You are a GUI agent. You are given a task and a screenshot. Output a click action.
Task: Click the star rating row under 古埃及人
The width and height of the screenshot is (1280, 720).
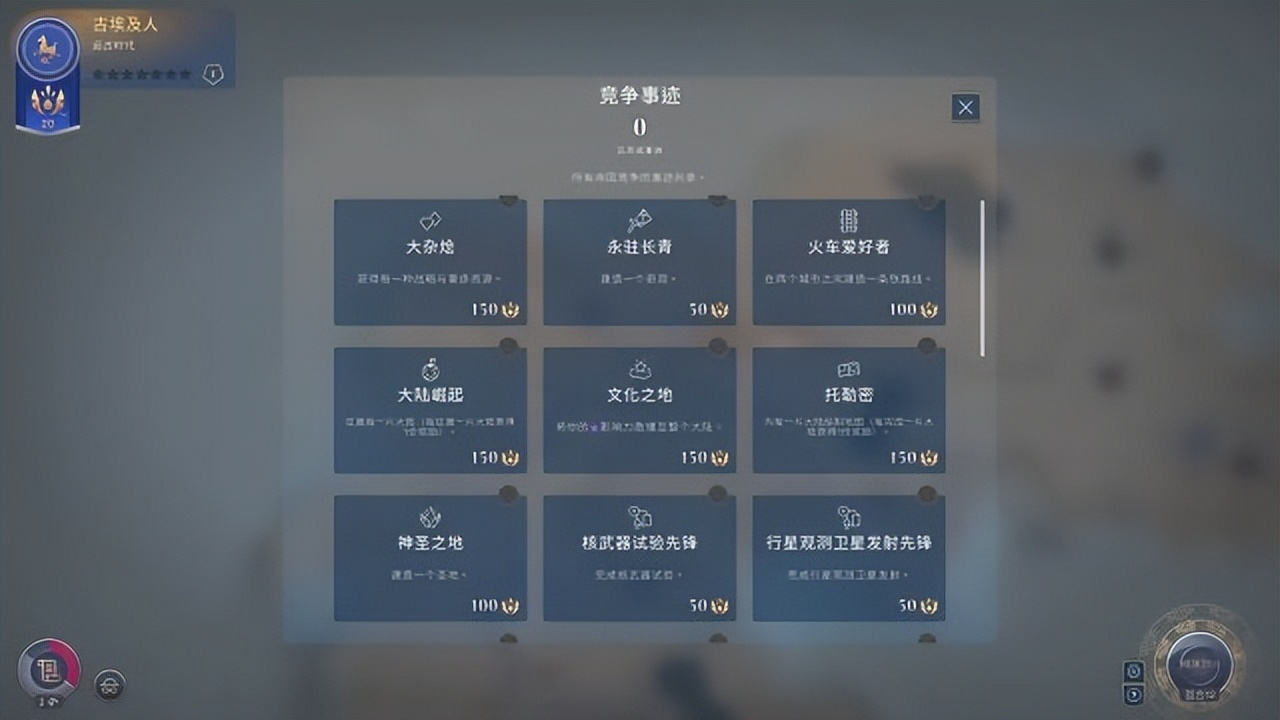[x=140, y=74]
